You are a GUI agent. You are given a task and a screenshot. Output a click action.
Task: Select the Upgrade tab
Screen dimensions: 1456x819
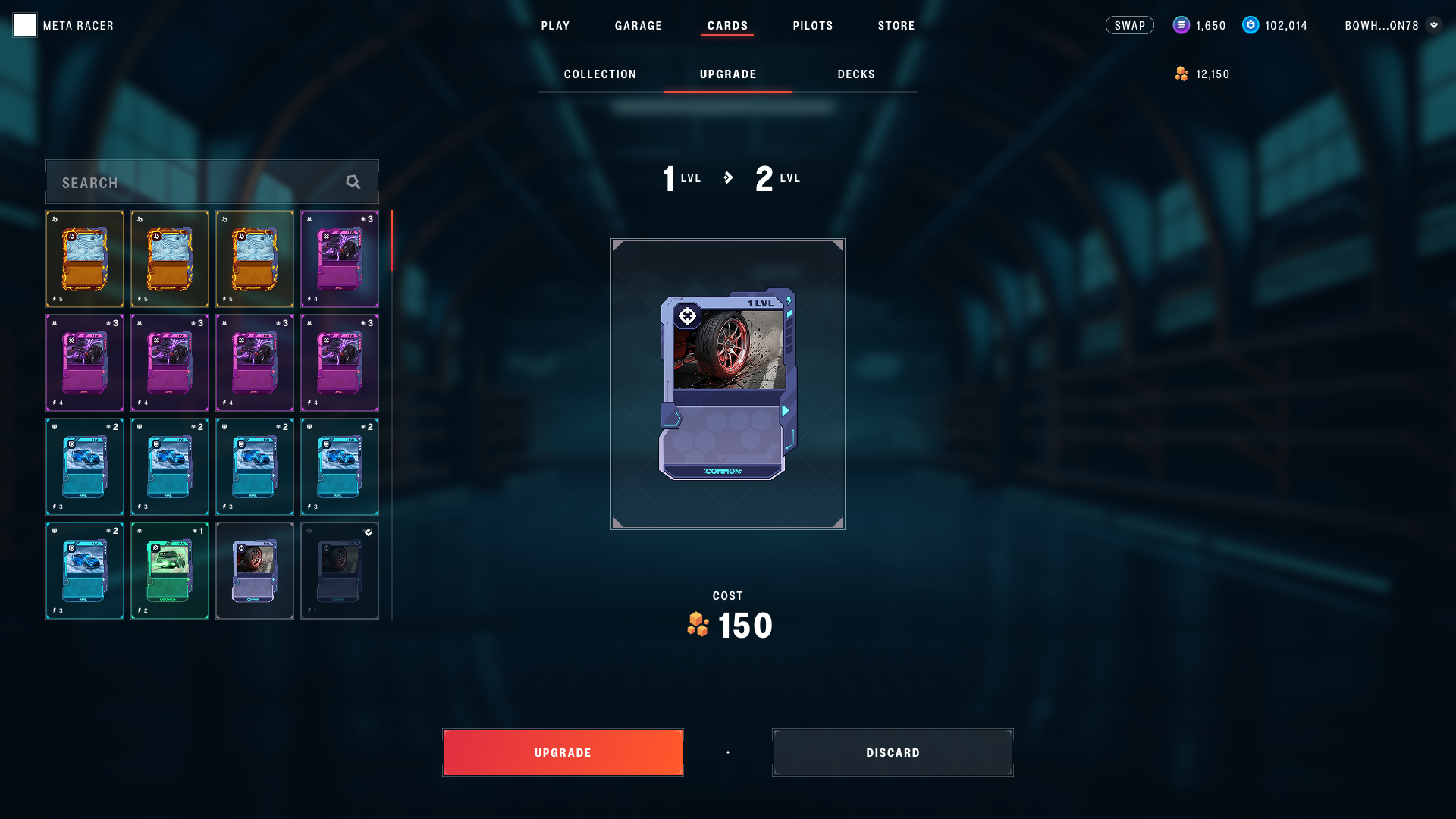(728, 74)
